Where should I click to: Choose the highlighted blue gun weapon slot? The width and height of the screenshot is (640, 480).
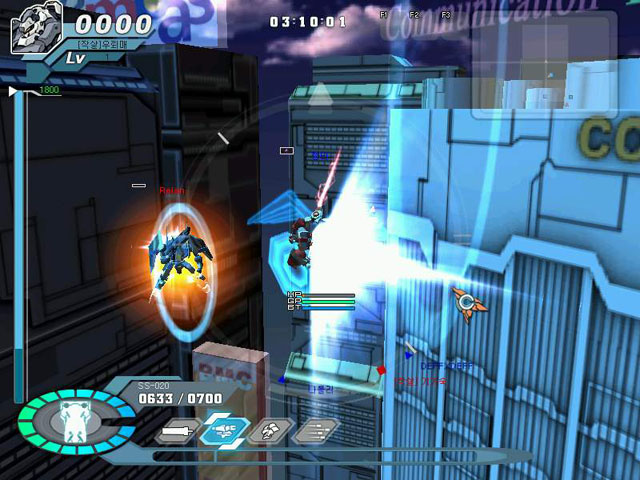point(223,431)
